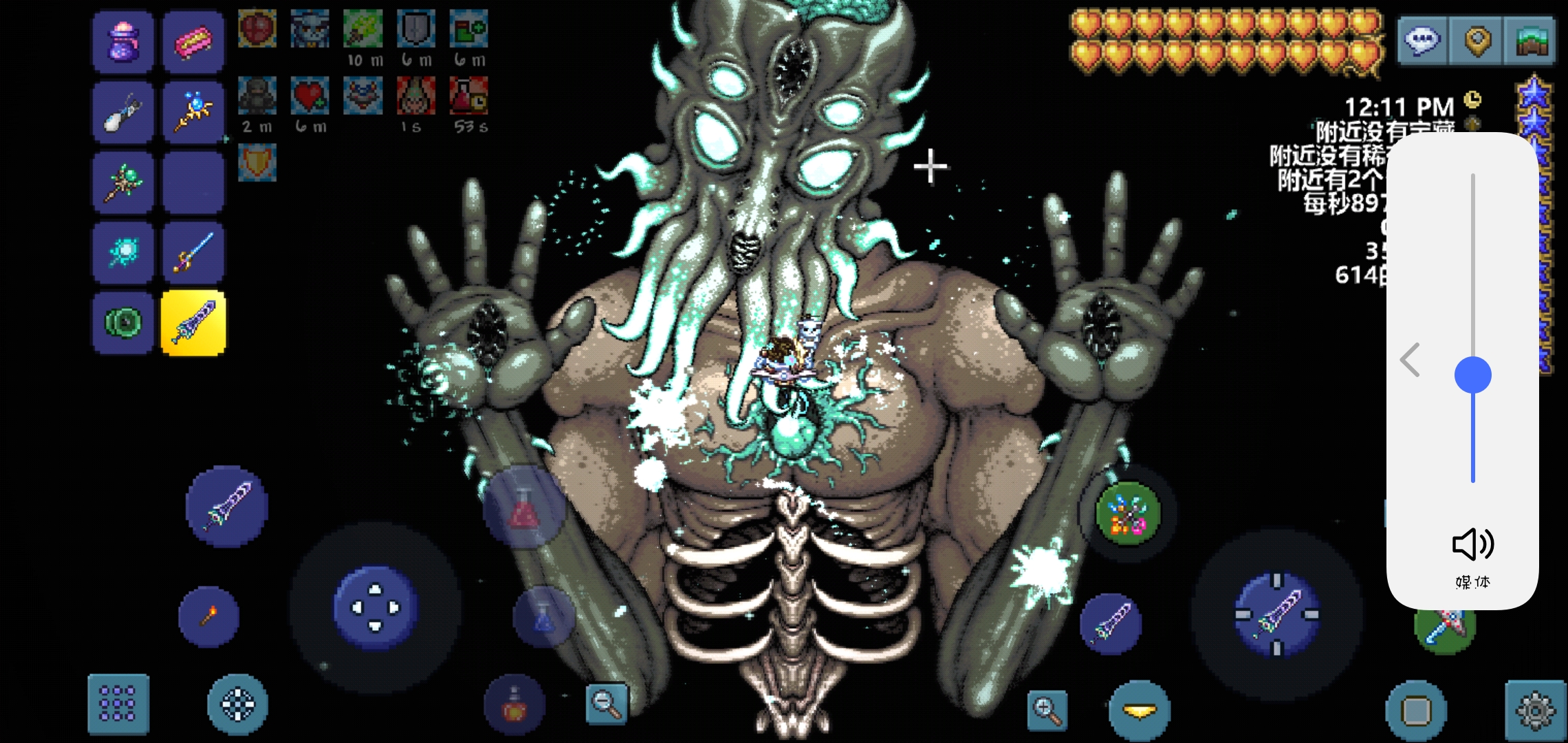Choose the cyan glowing orb hotbar slot
1568x743 pixels.
pos(123,252)
